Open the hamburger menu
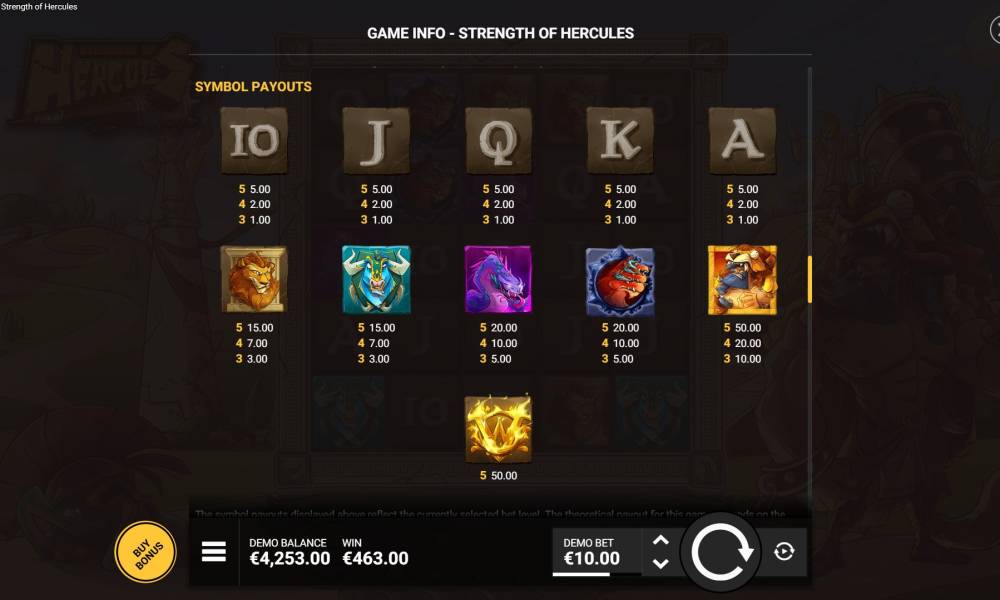 pyautogui.click(x=214, y=552)
